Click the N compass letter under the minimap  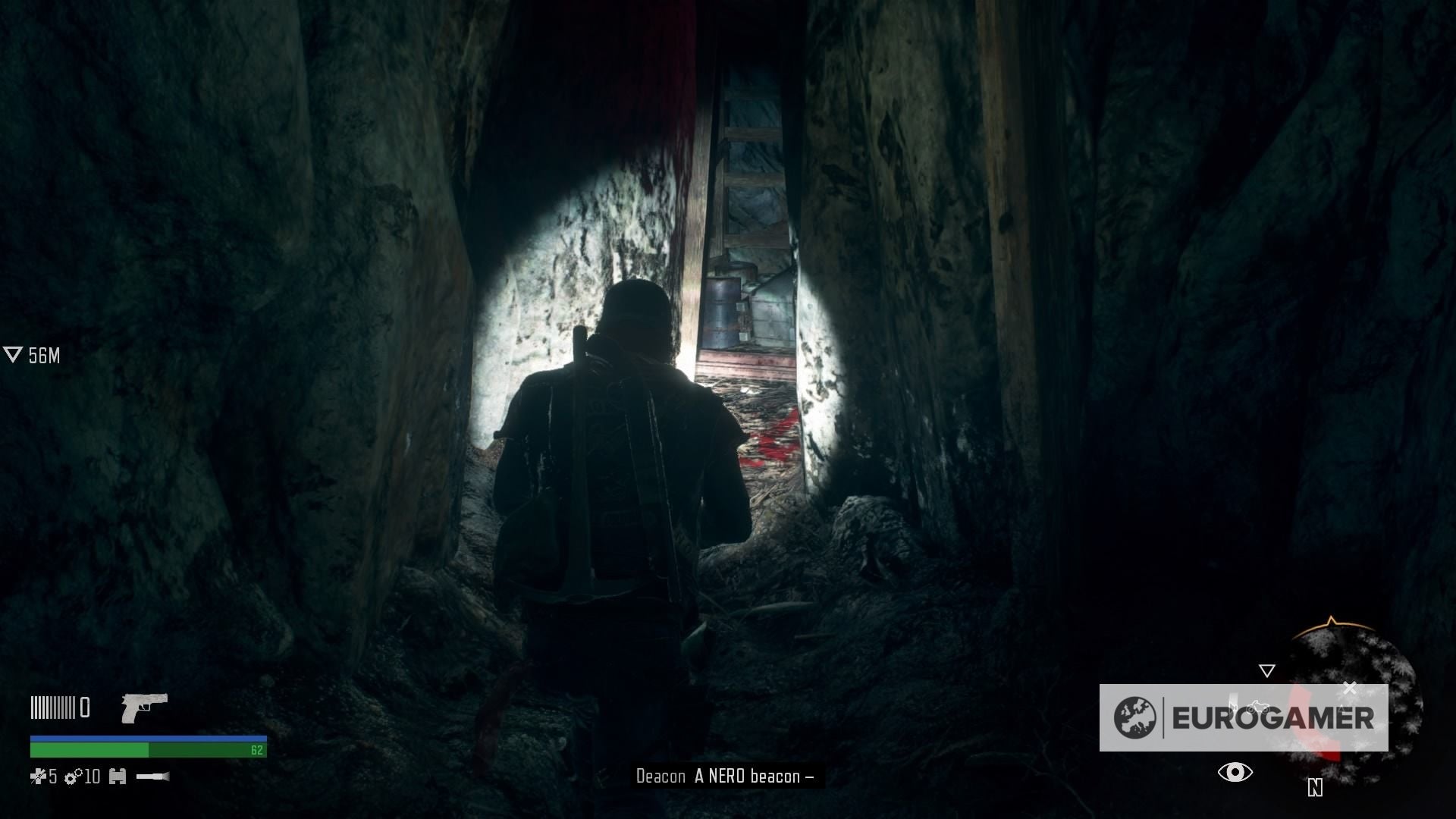point(1314,787)
